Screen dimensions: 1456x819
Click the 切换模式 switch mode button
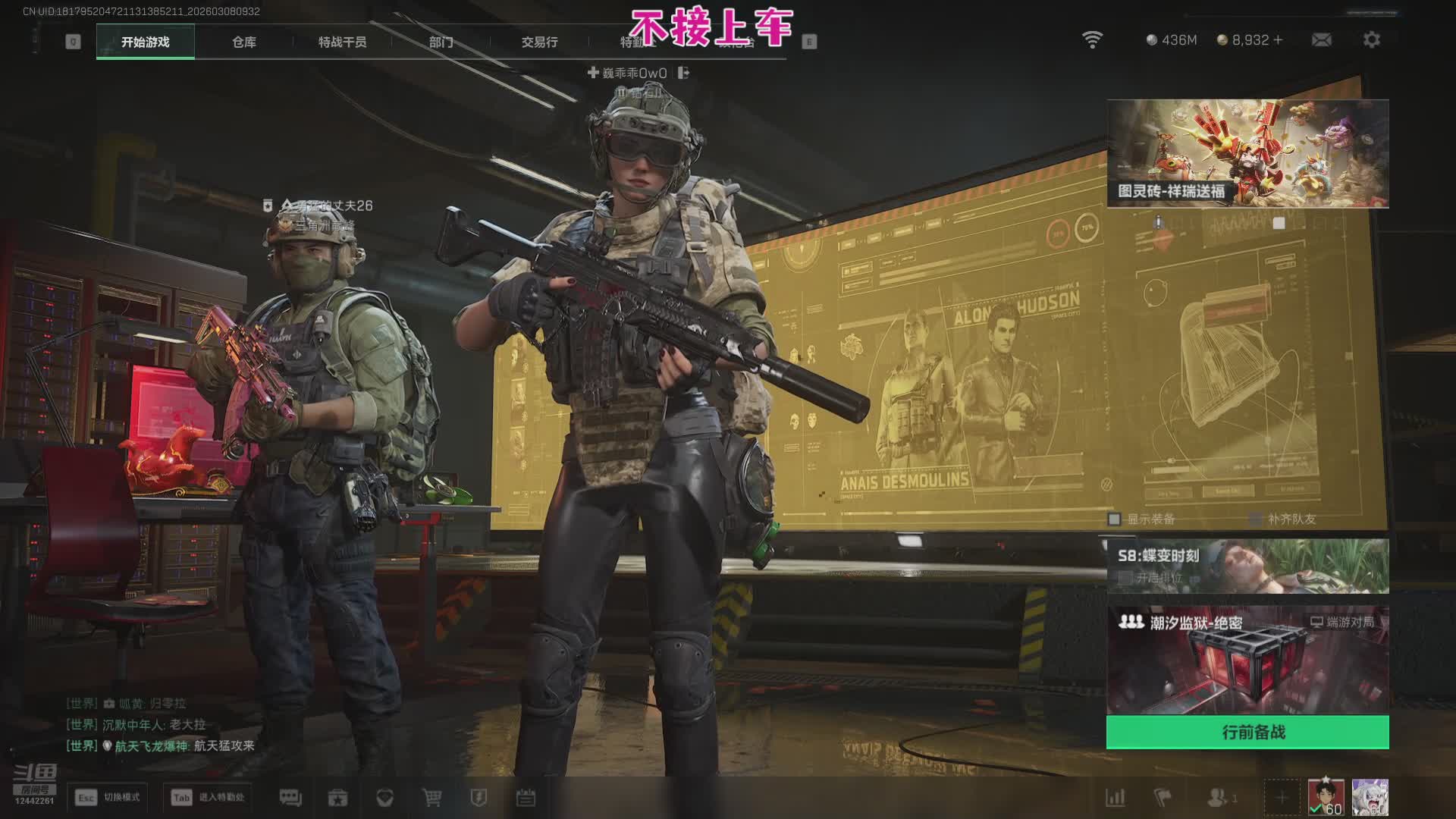pyautogui.click(x=108, y=798)
